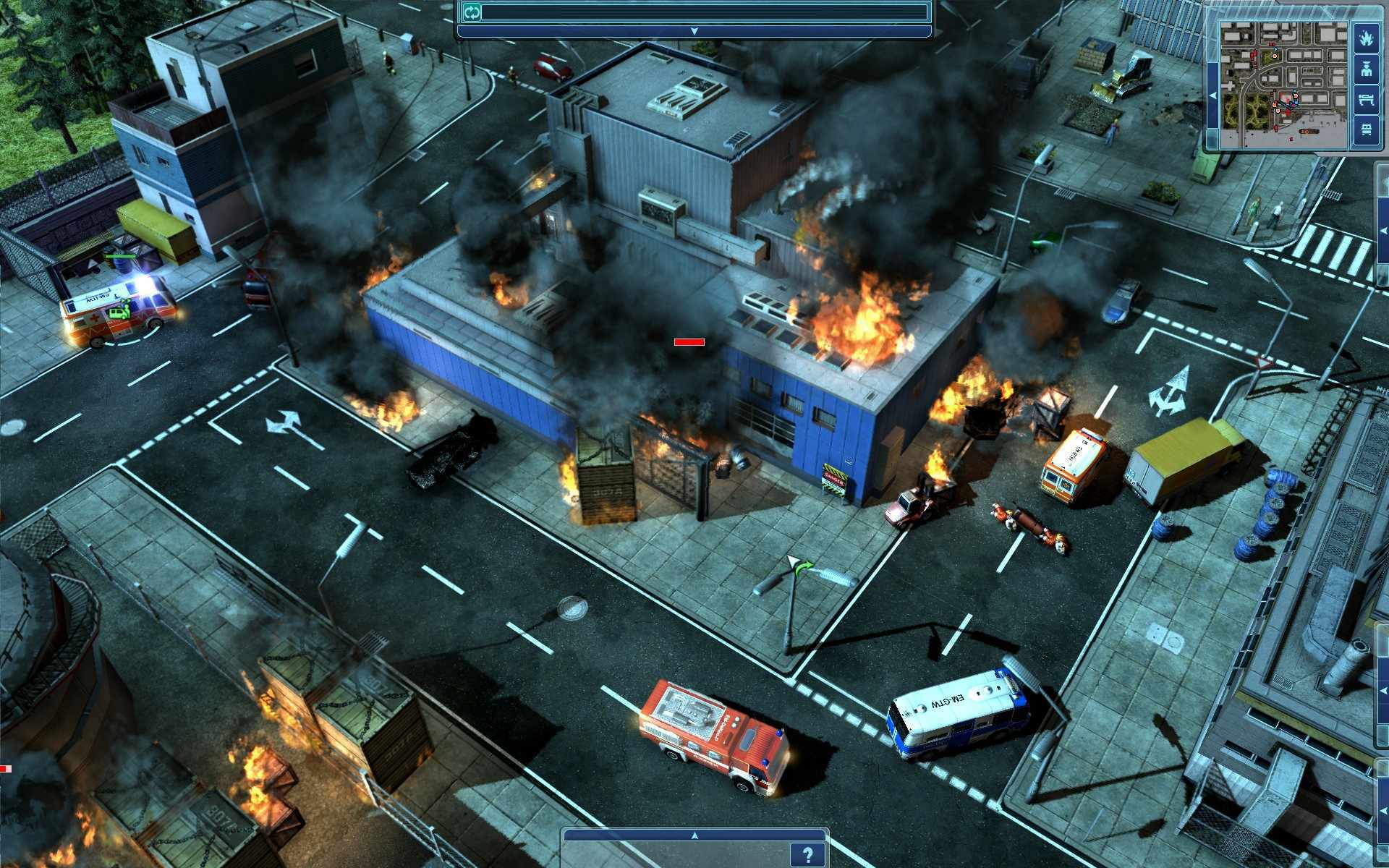
Task: Click the flame icon beside the minimap
Action: [1367, 38]
